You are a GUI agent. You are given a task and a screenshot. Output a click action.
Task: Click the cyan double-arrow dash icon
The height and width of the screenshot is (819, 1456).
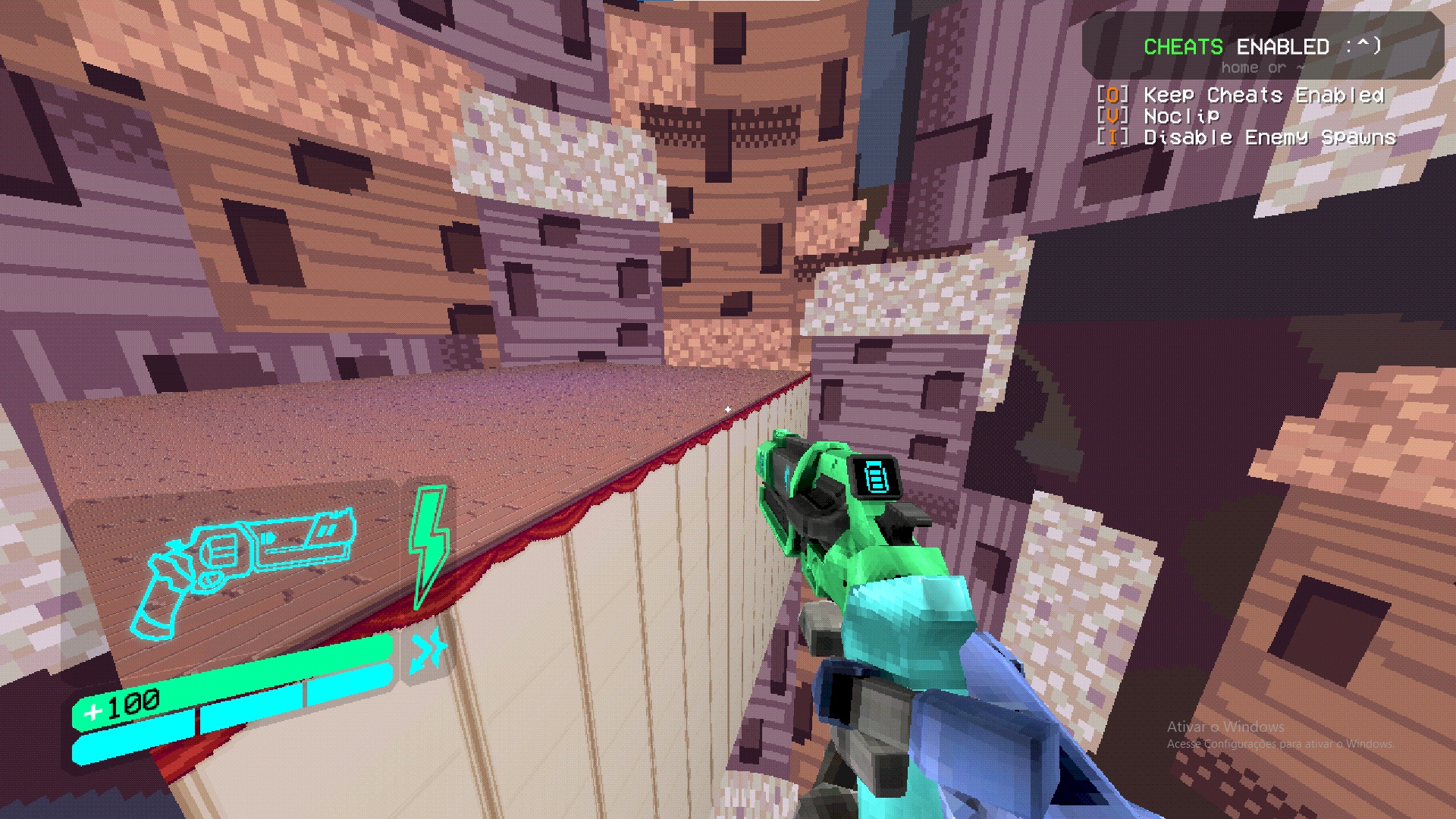tap(427, 650)
